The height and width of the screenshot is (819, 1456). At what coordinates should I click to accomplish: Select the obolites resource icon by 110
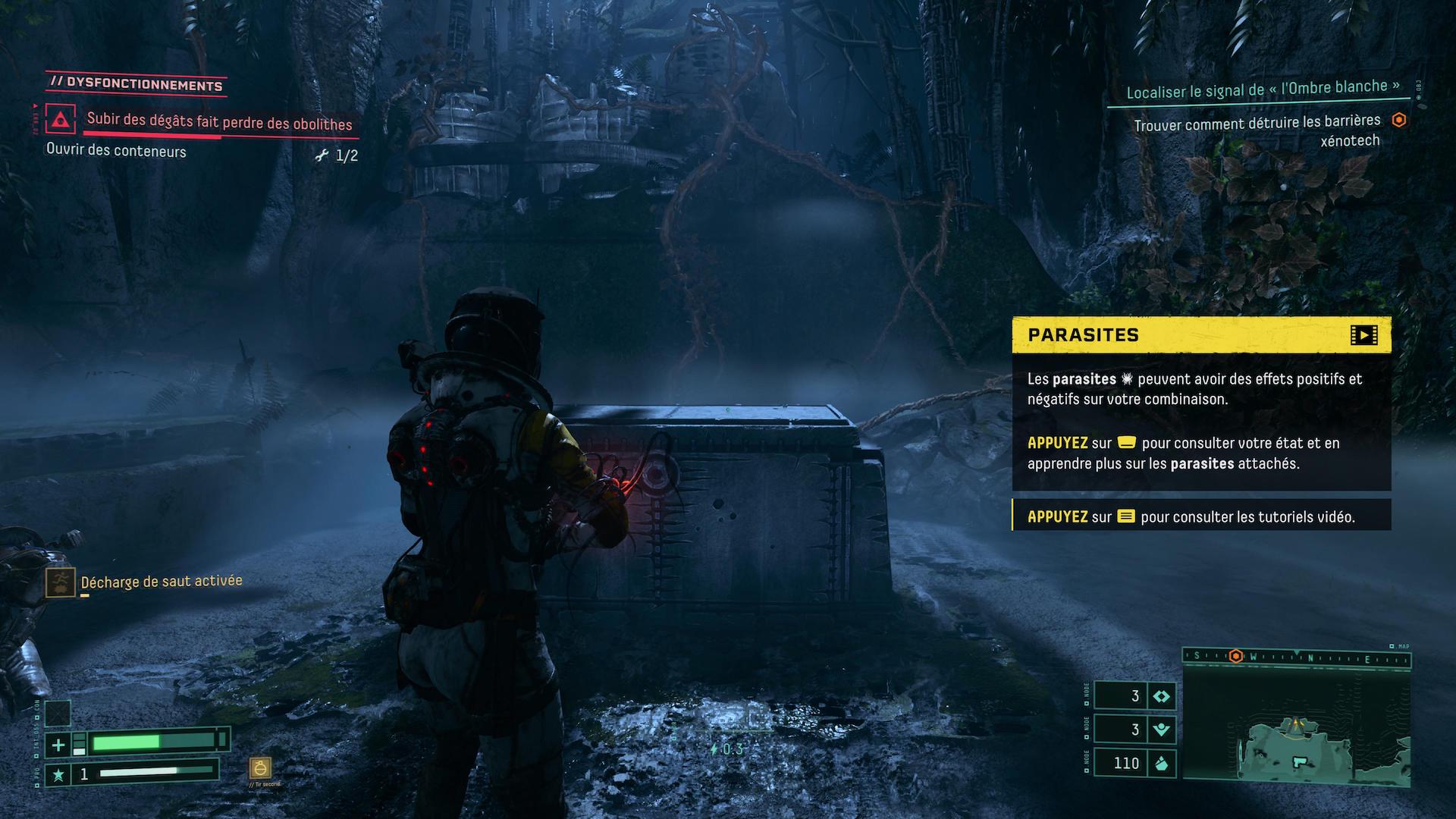click(1161, 763)
